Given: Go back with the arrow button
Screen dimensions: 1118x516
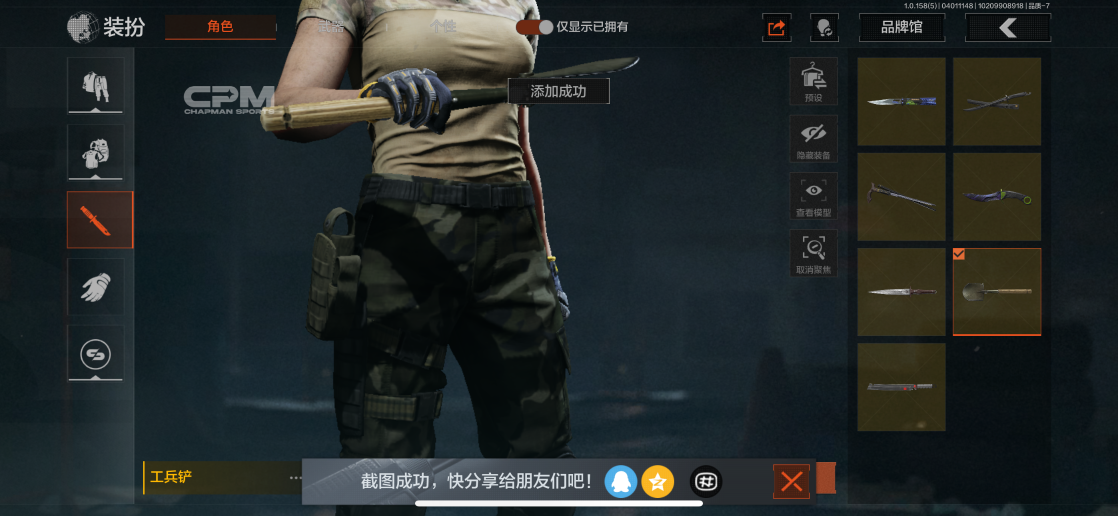Looking at the screenshot, I should pos(1007,28).
